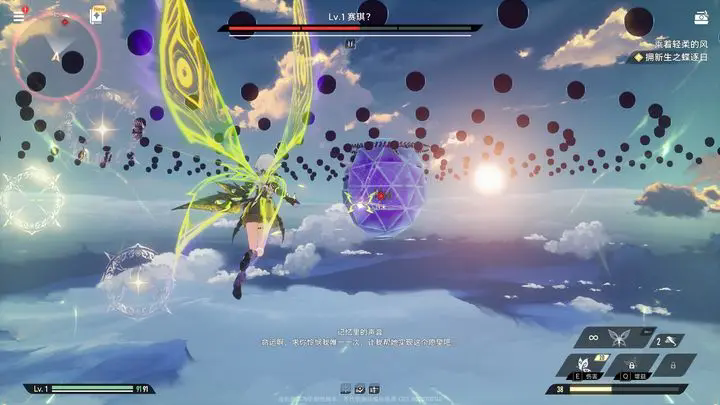Screen dimensions: 720x405
Task: Open the card icon marked New
Action: (98, 15)
